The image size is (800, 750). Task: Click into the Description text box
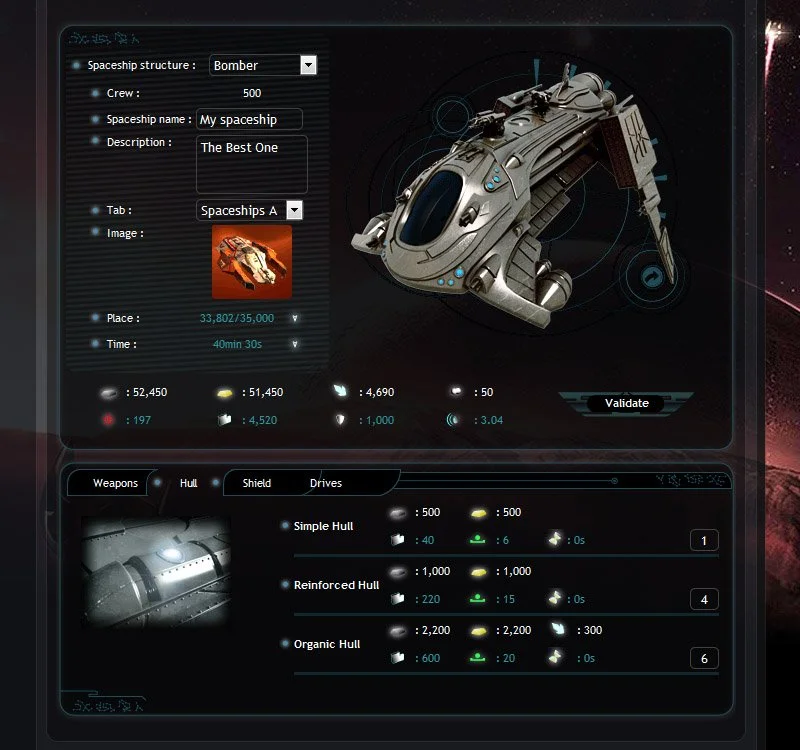[251, 164]
